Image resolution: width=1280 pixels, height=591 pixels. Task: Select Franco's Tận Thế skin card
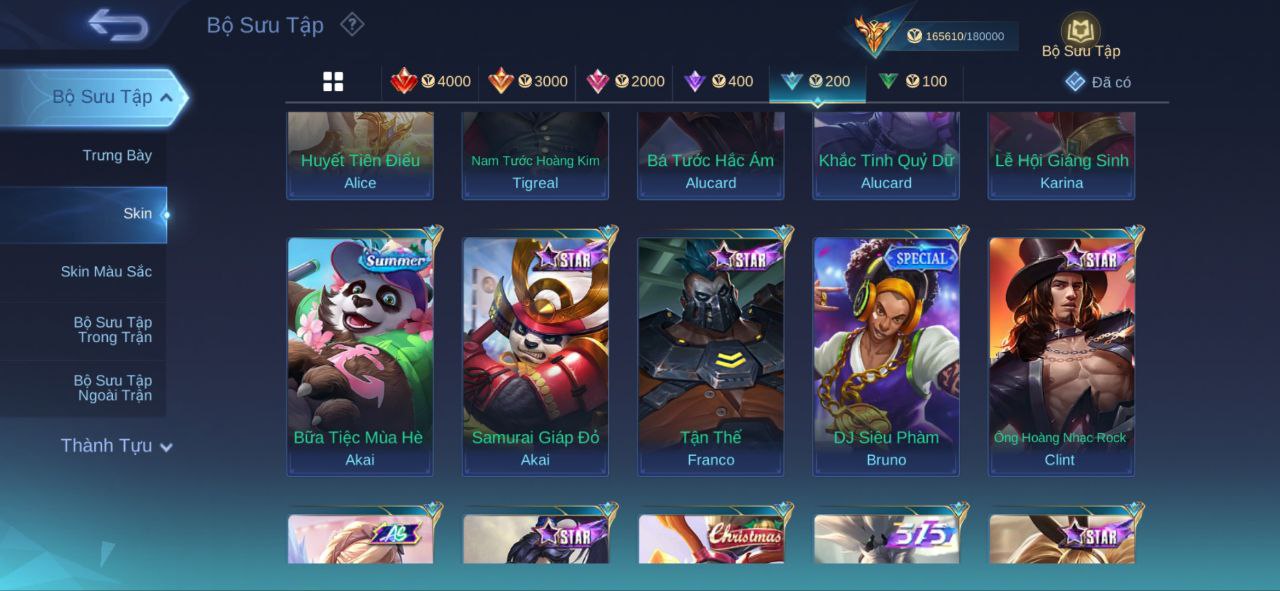click(x=711, y=356)
